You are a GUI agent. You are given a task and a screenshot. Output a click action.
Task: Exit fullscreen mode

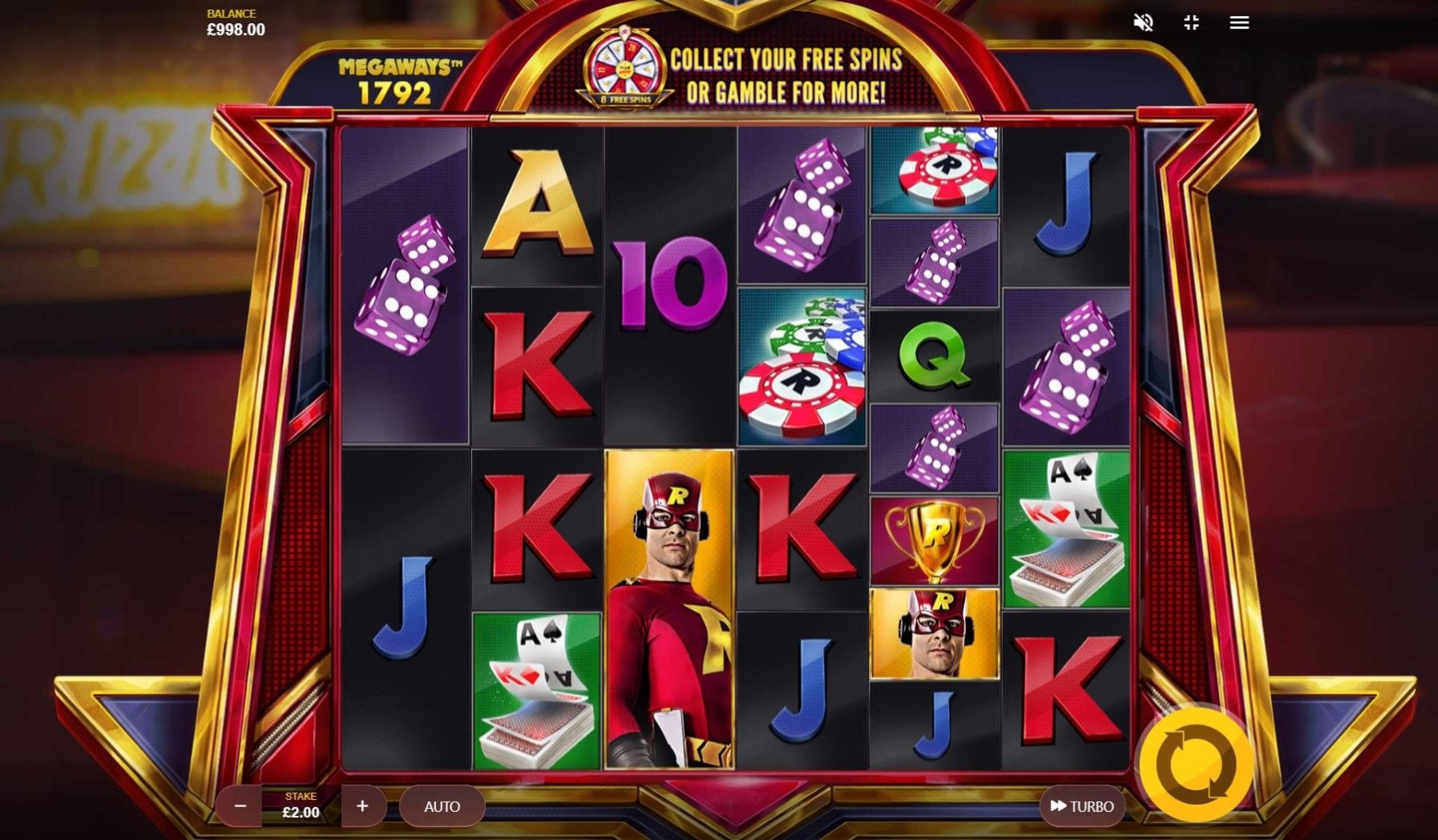1191,22
